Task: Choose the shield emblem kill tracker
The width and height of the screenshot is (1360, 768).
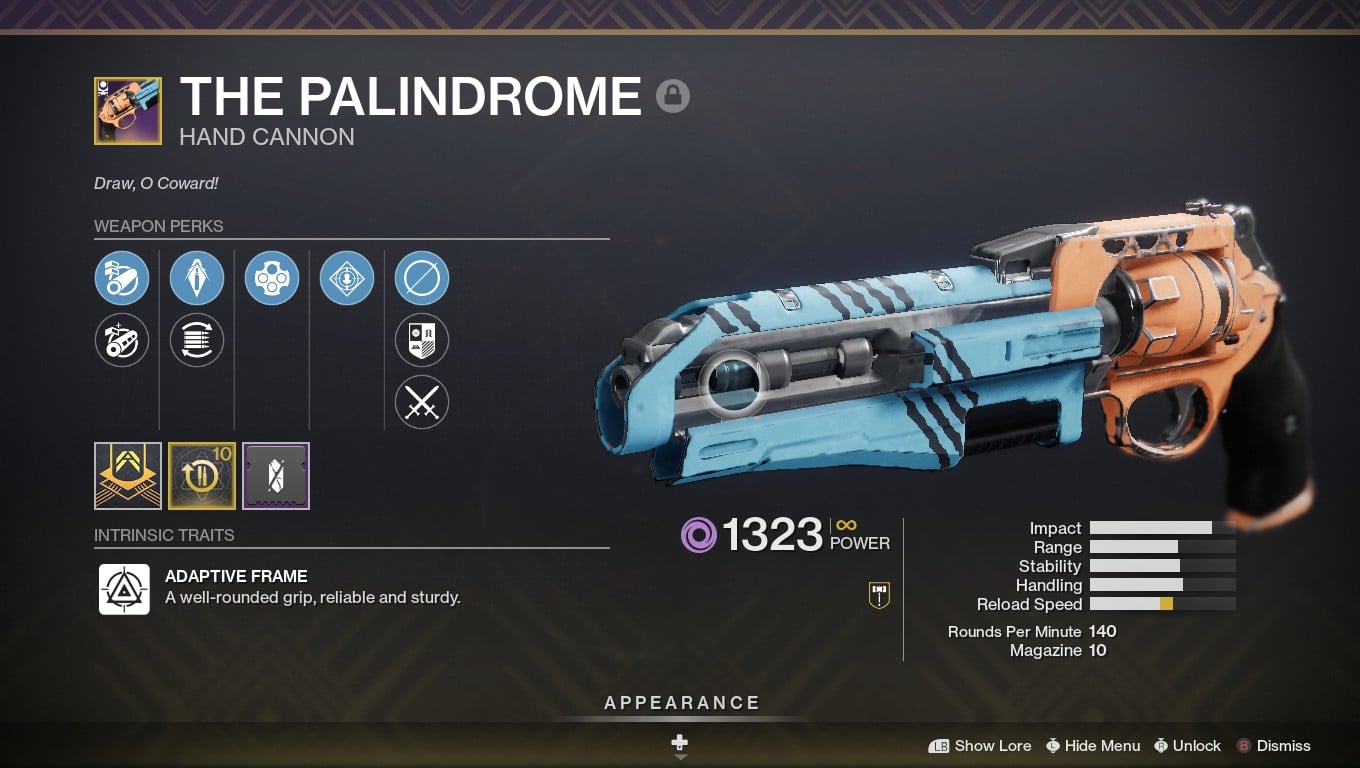Action: point(422,341)
